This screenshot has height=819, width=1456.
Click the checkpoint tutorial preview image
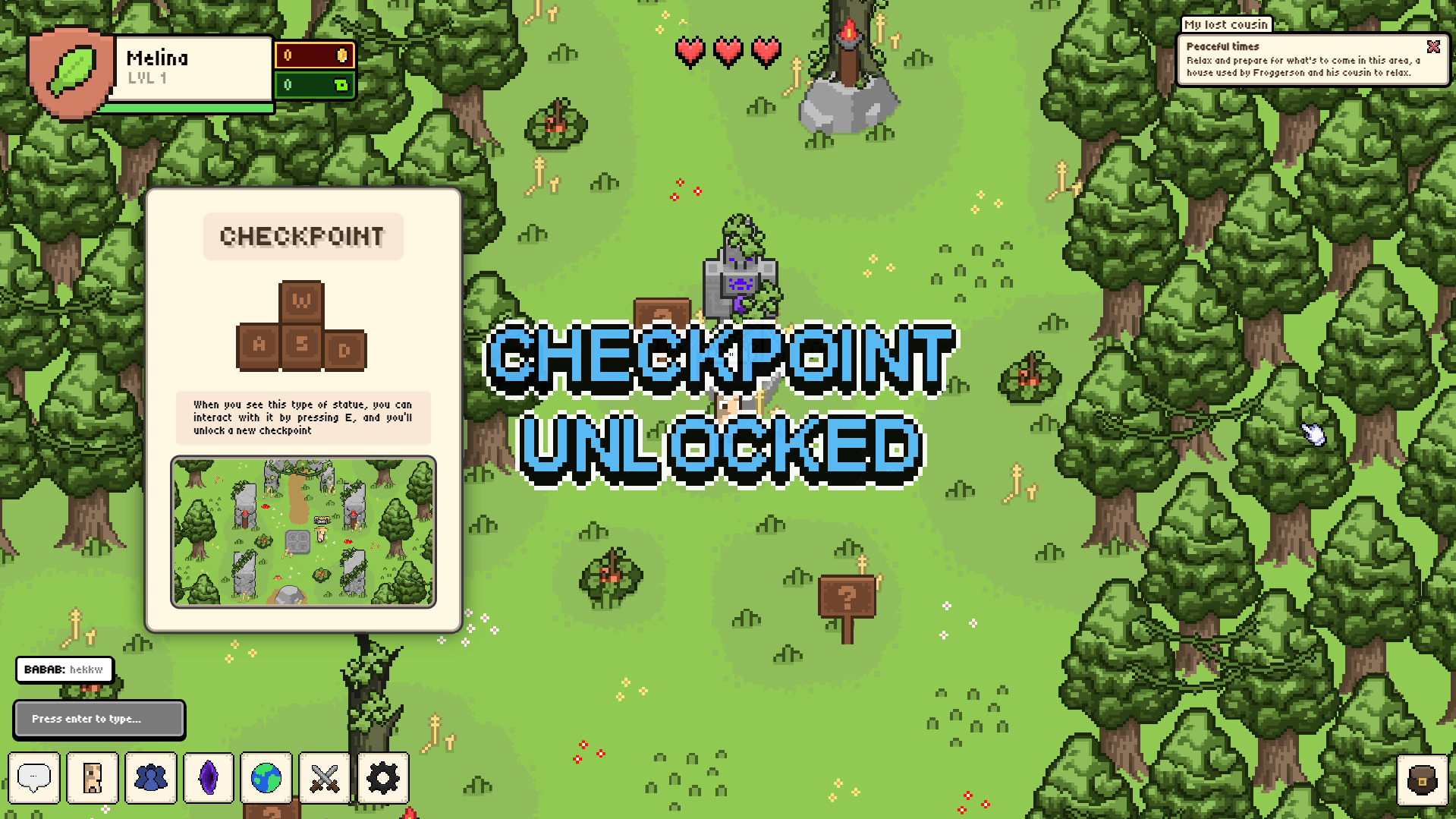click(x=303, y=531)
